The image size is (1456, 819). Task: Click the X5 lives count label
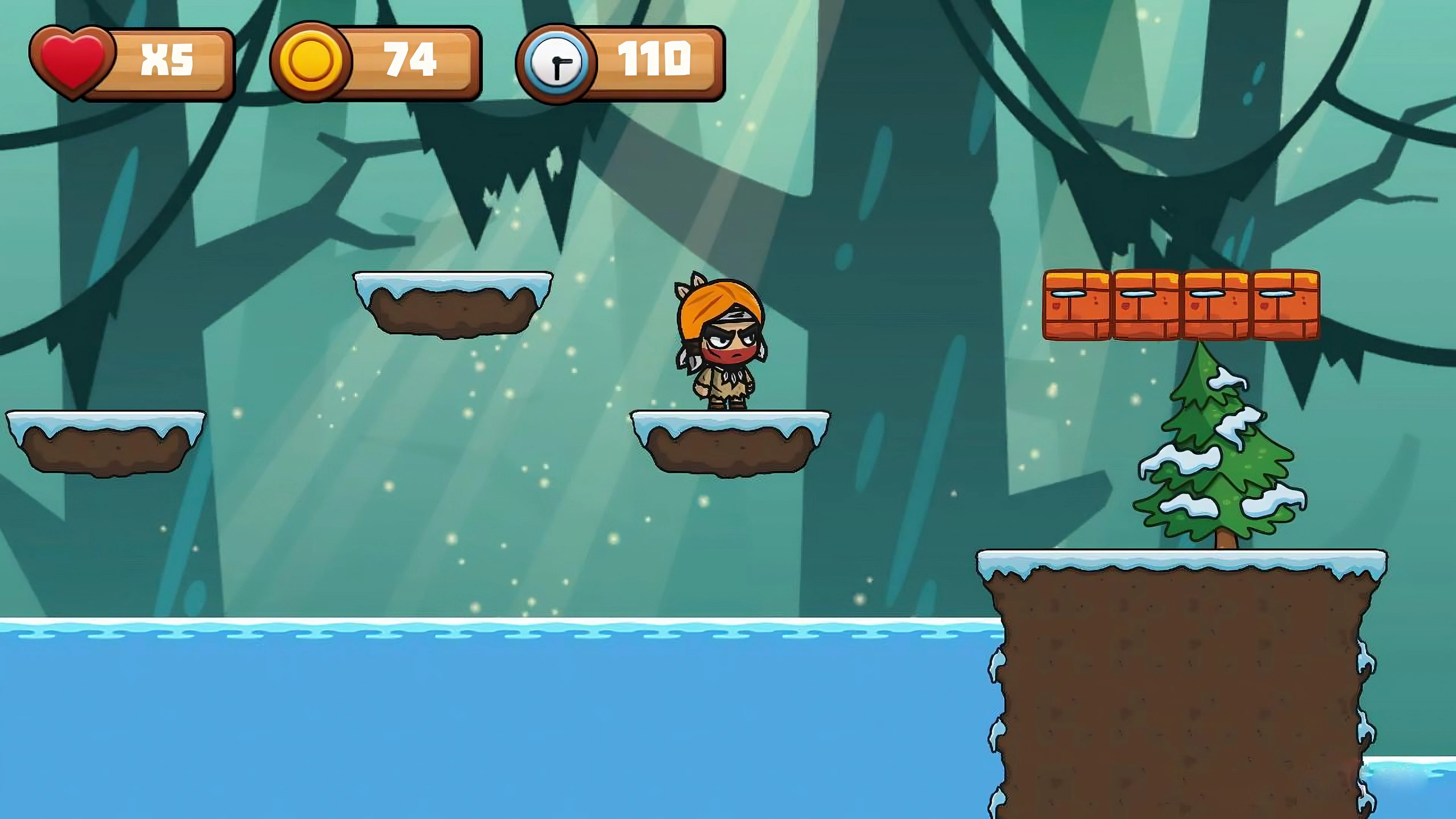[167, 60]
